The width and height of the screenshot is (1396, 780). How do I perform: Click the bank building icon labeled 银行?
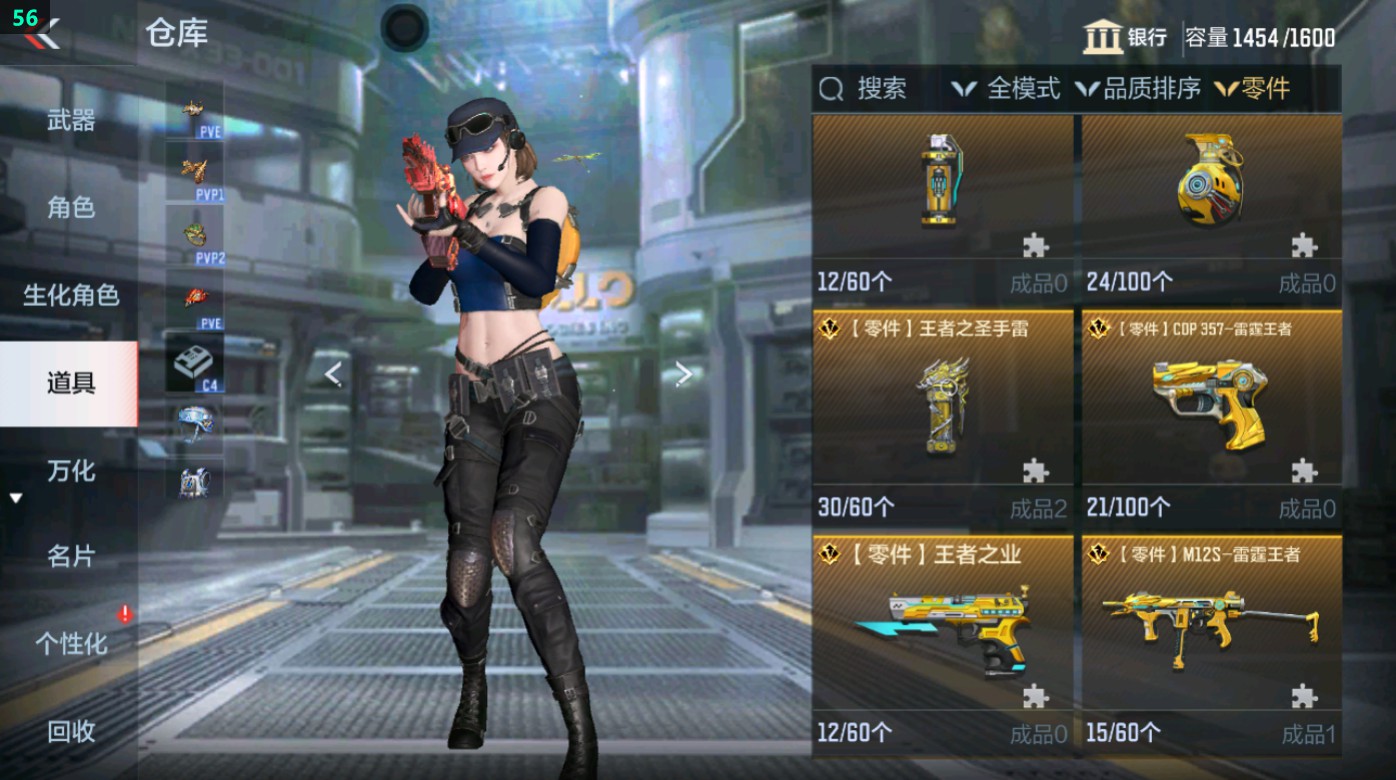1110,33
